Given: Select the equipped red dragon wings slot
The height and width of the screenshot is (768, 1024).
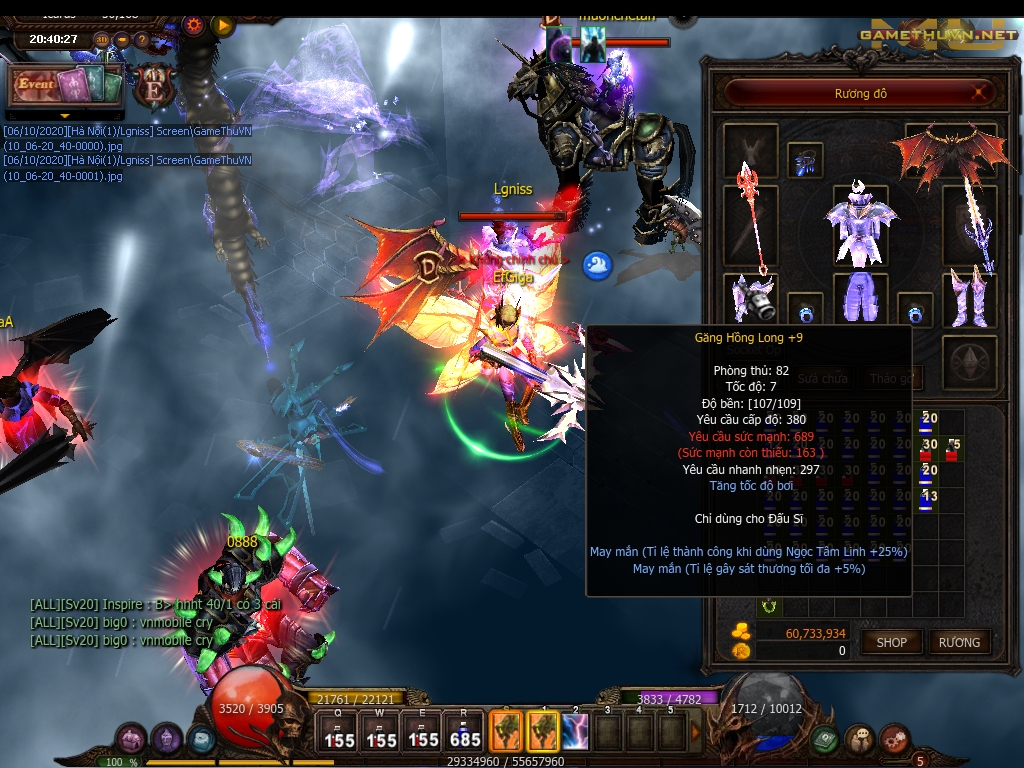Looking at the screenshot, I should click(x=950, y=150).
